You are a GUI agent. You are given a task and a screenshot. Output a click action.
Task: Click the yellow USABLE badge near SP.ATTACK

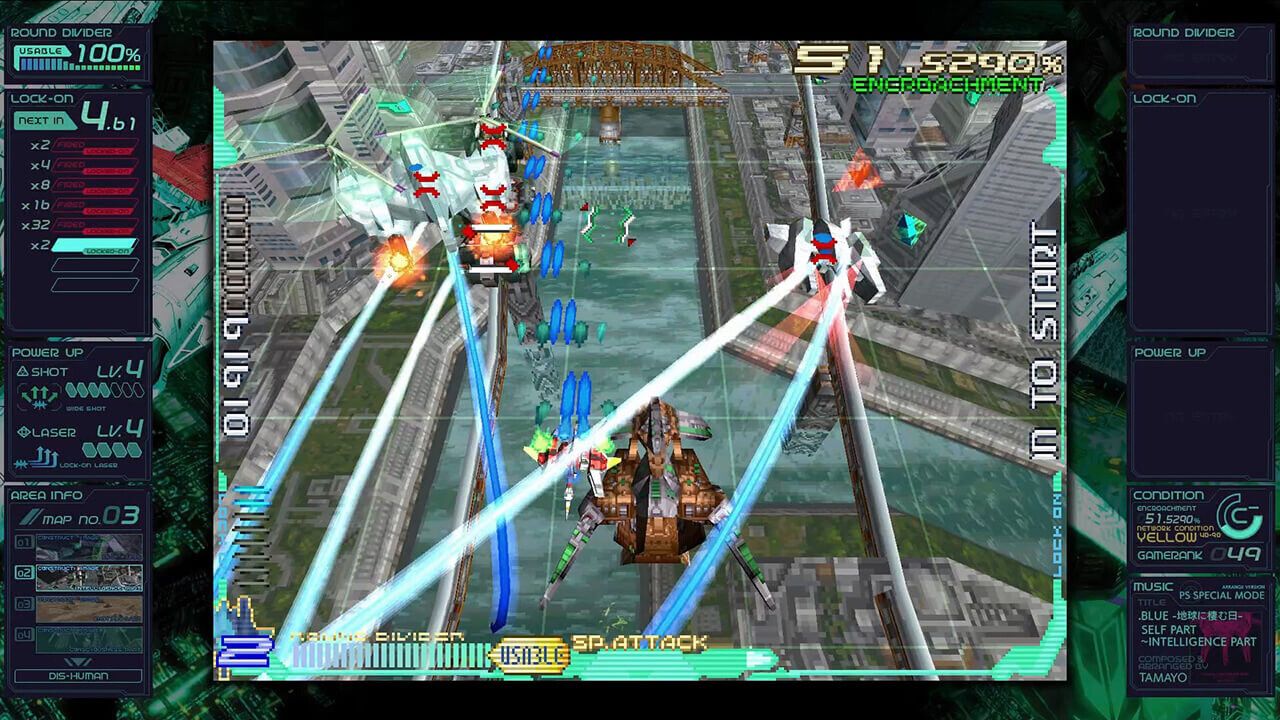[531, 655]
